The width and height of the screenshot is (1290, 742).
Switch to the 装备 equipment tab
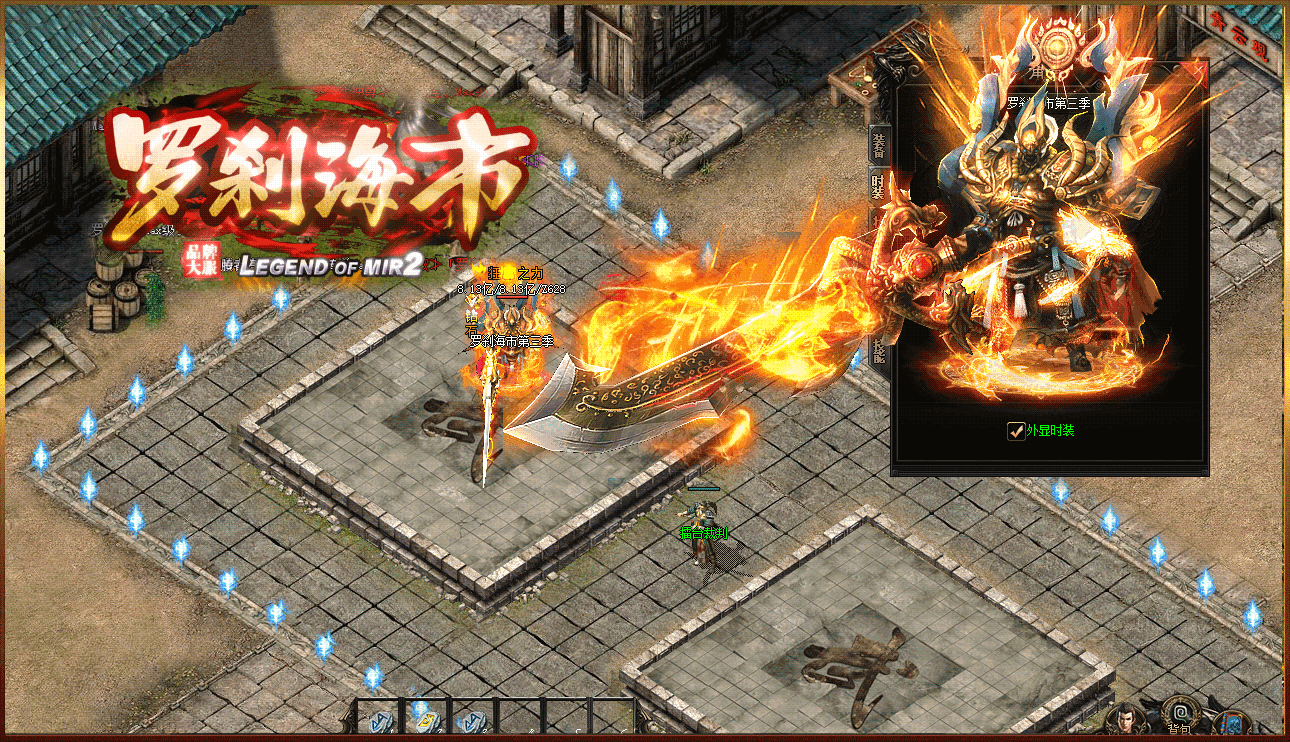(x=879, y=146)
